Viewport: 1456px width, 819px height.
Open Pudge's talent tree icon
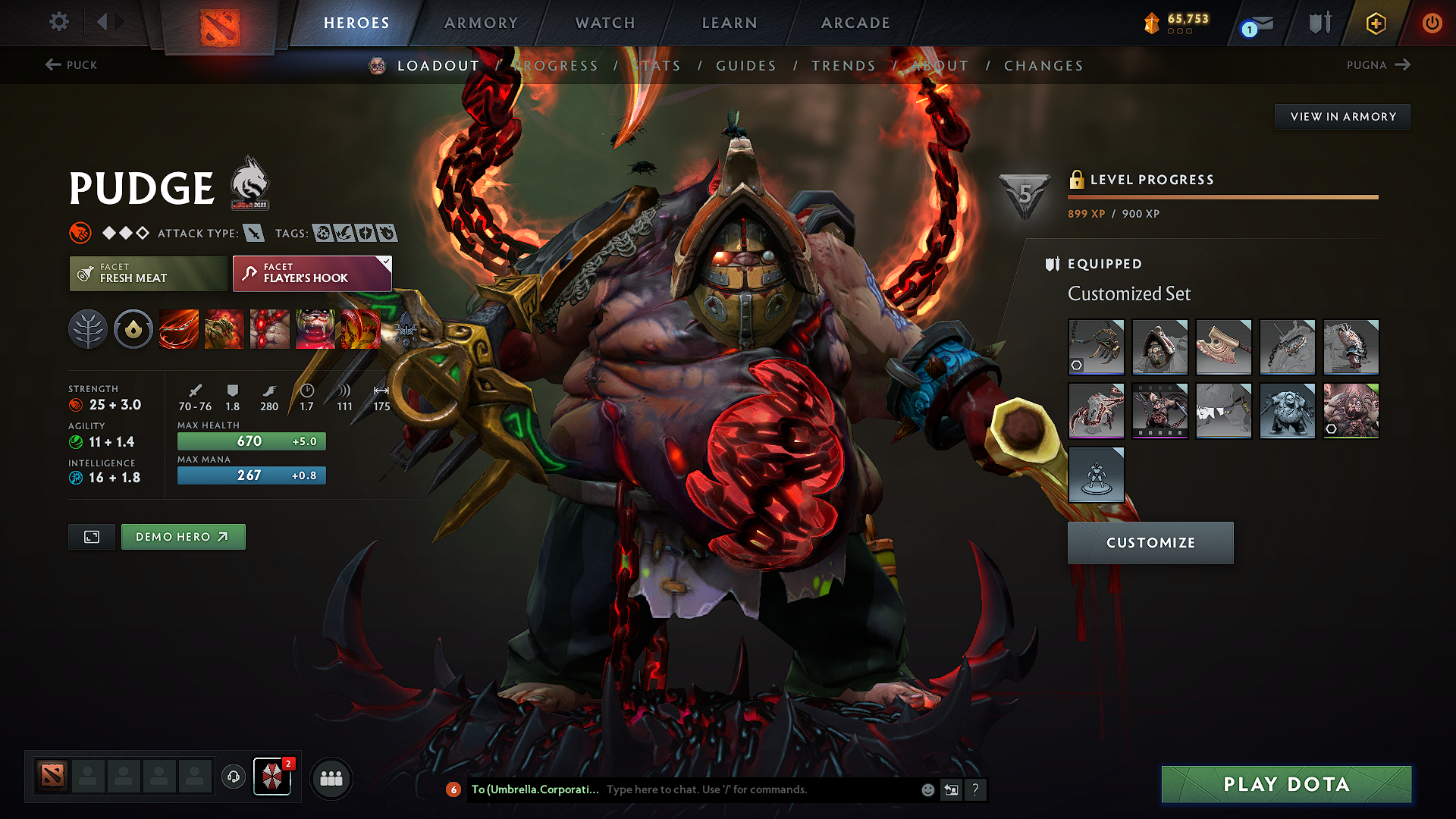tap(89, 329)
